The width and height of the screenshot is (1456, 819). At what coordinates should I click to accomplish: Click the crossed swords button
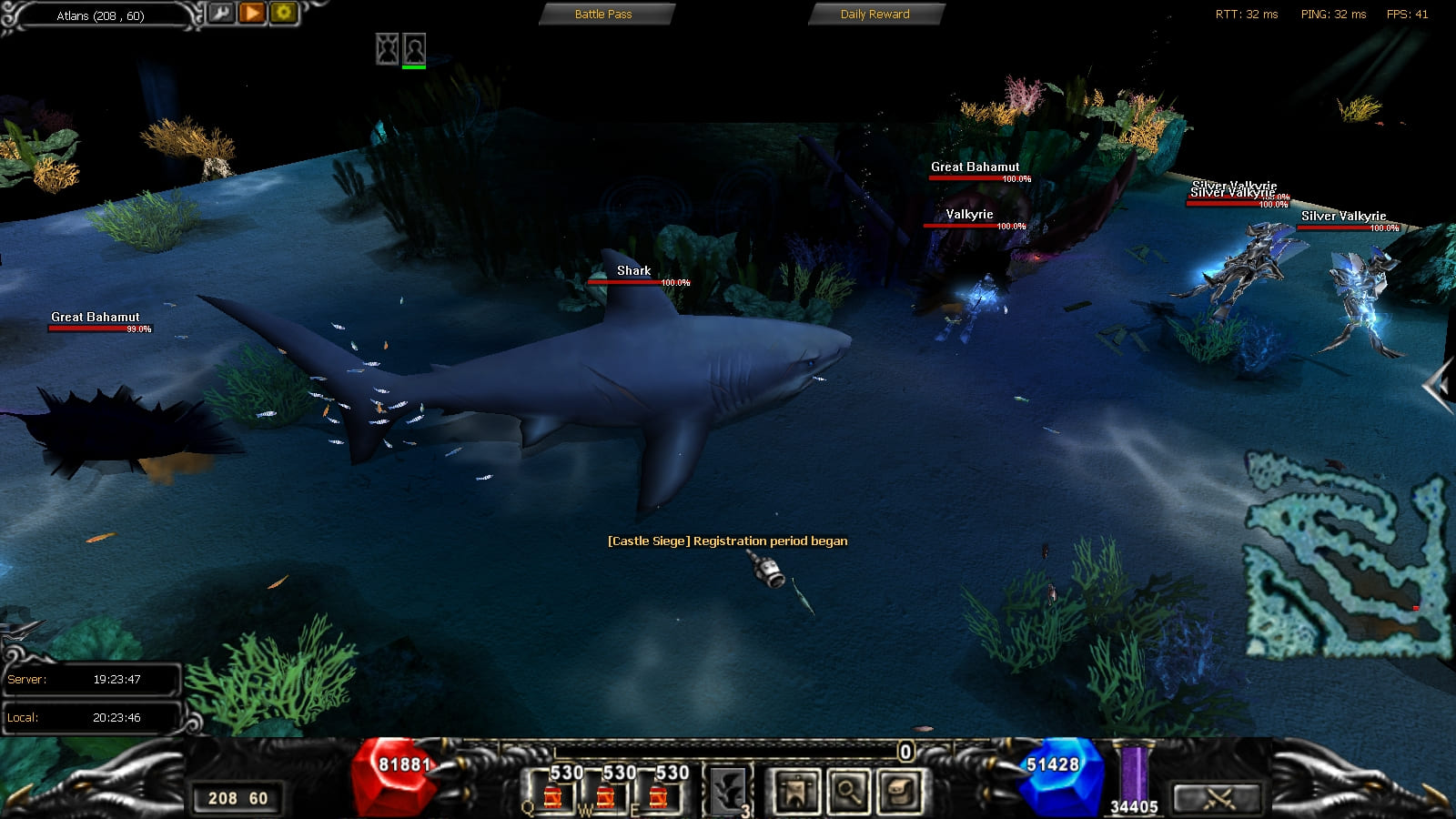[x=1218, y=798]
